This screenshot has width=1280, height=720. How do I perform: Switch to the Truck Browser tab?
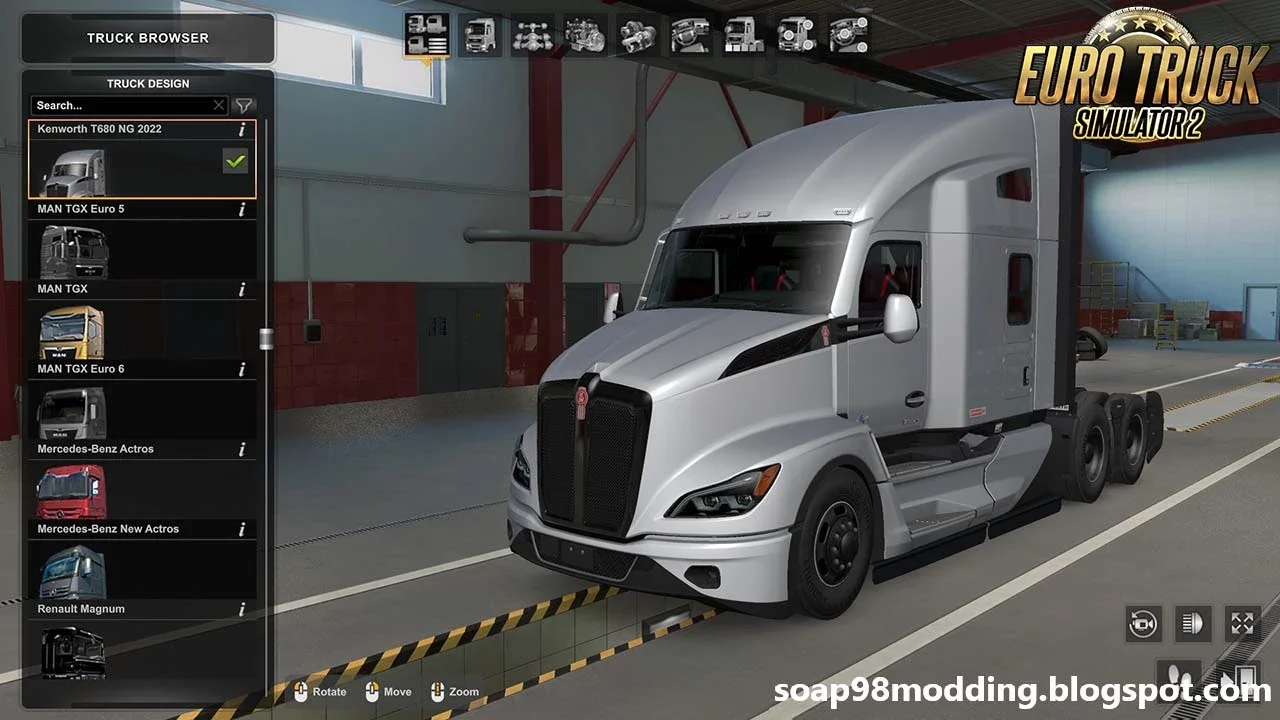coord(147,38)
